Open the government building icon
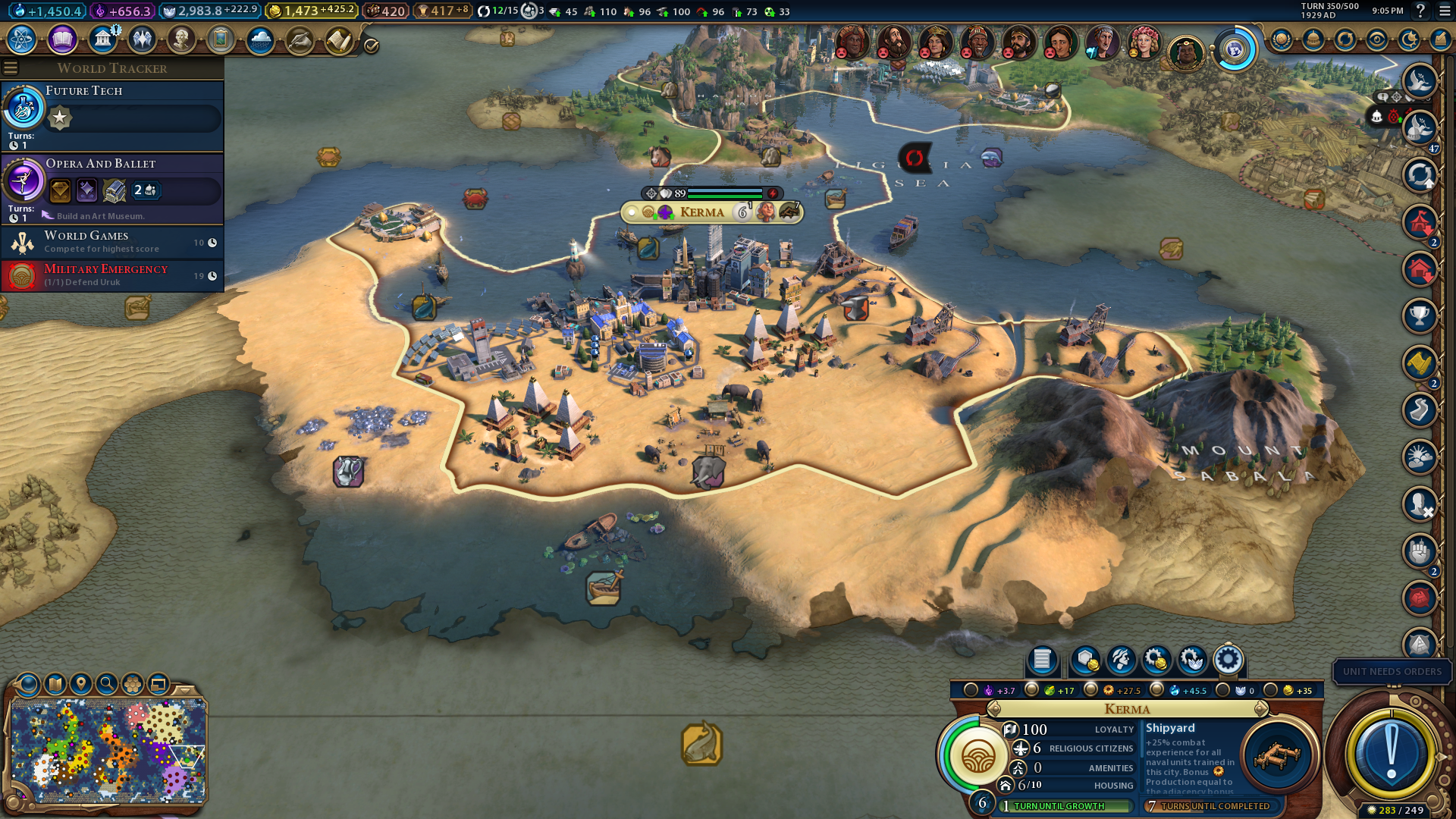The height and width of the screenshot is (819, 1456). pos(102,39)
